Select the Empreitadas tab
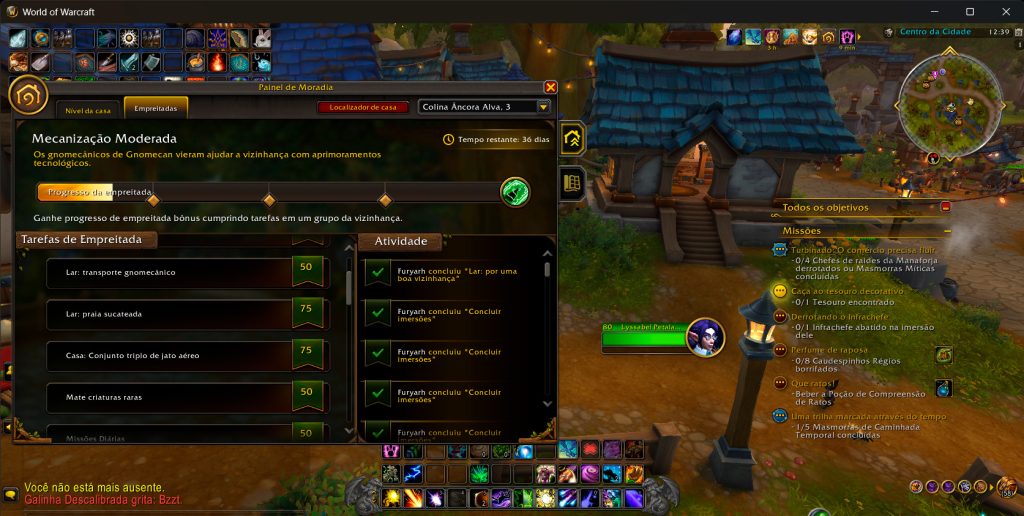This screenshot has height=516, width=1024. pos(155,108)
